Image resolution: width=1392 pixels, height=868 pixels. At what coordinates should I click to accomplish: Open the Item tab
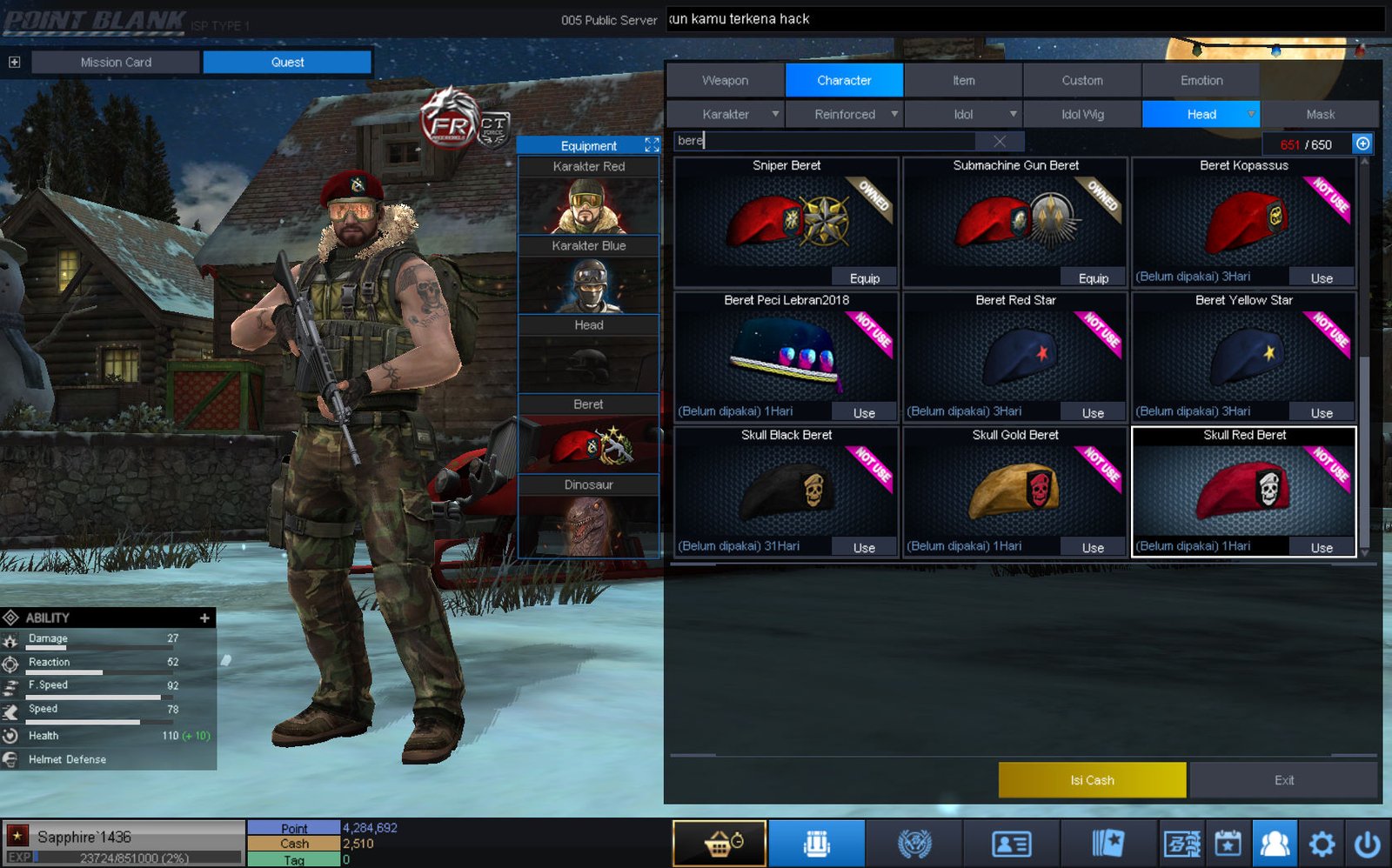coord(963,80)
